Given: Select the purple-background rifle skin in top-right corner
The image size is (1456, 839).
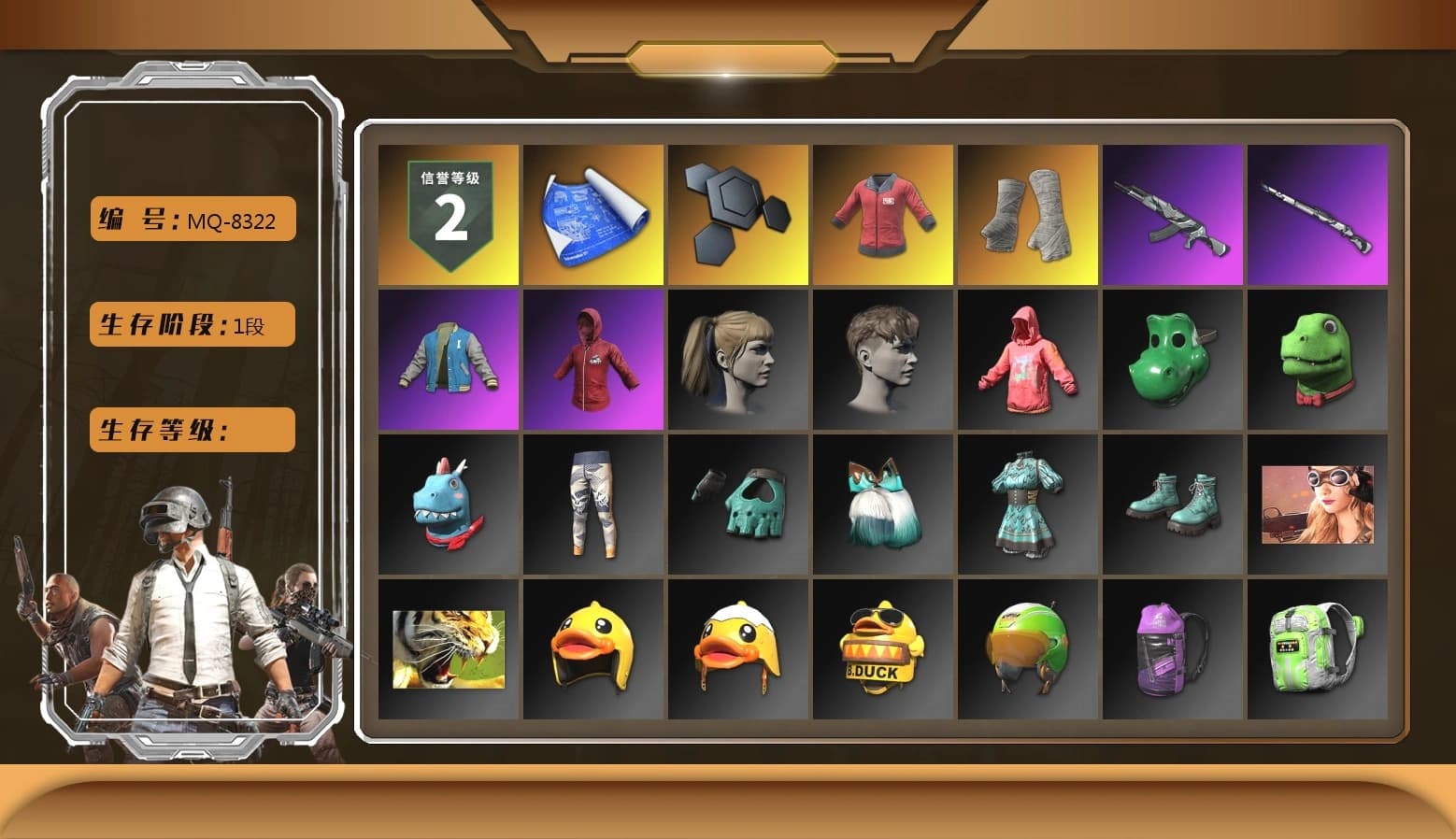Looking at the screenshot, I should (1319, 214).
